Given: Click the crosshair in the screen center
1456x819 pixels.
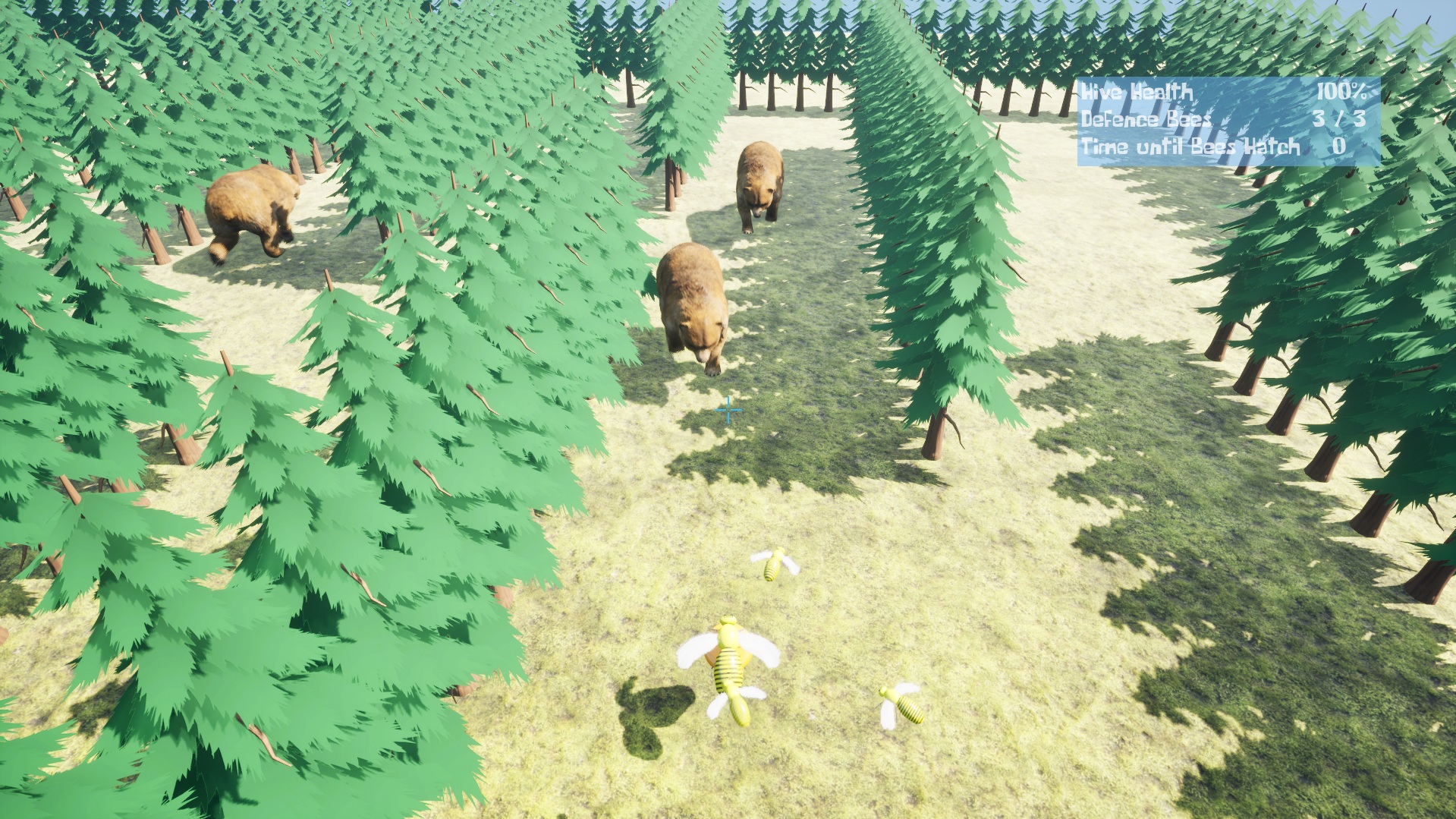Looking at the screenshot, I should (x=729, y=410).
